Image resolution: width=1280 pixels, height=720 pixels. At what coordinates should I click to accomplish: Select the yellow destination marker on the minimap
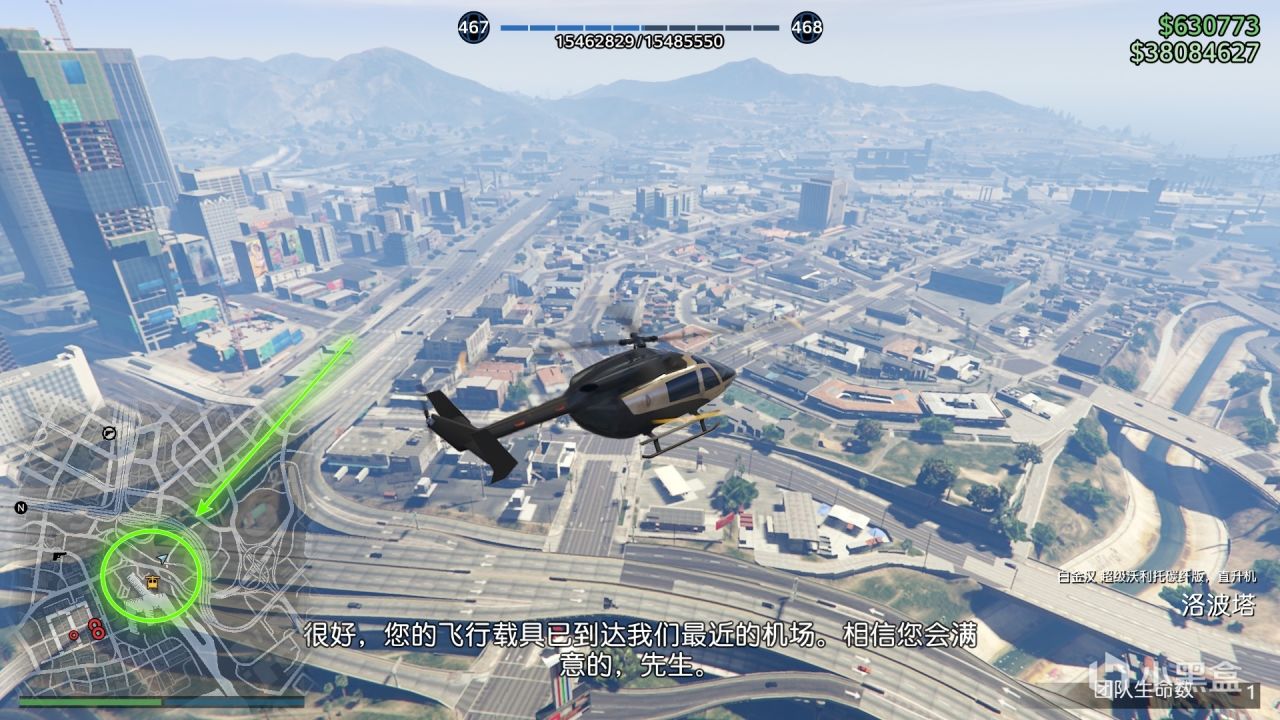[152, 581]
